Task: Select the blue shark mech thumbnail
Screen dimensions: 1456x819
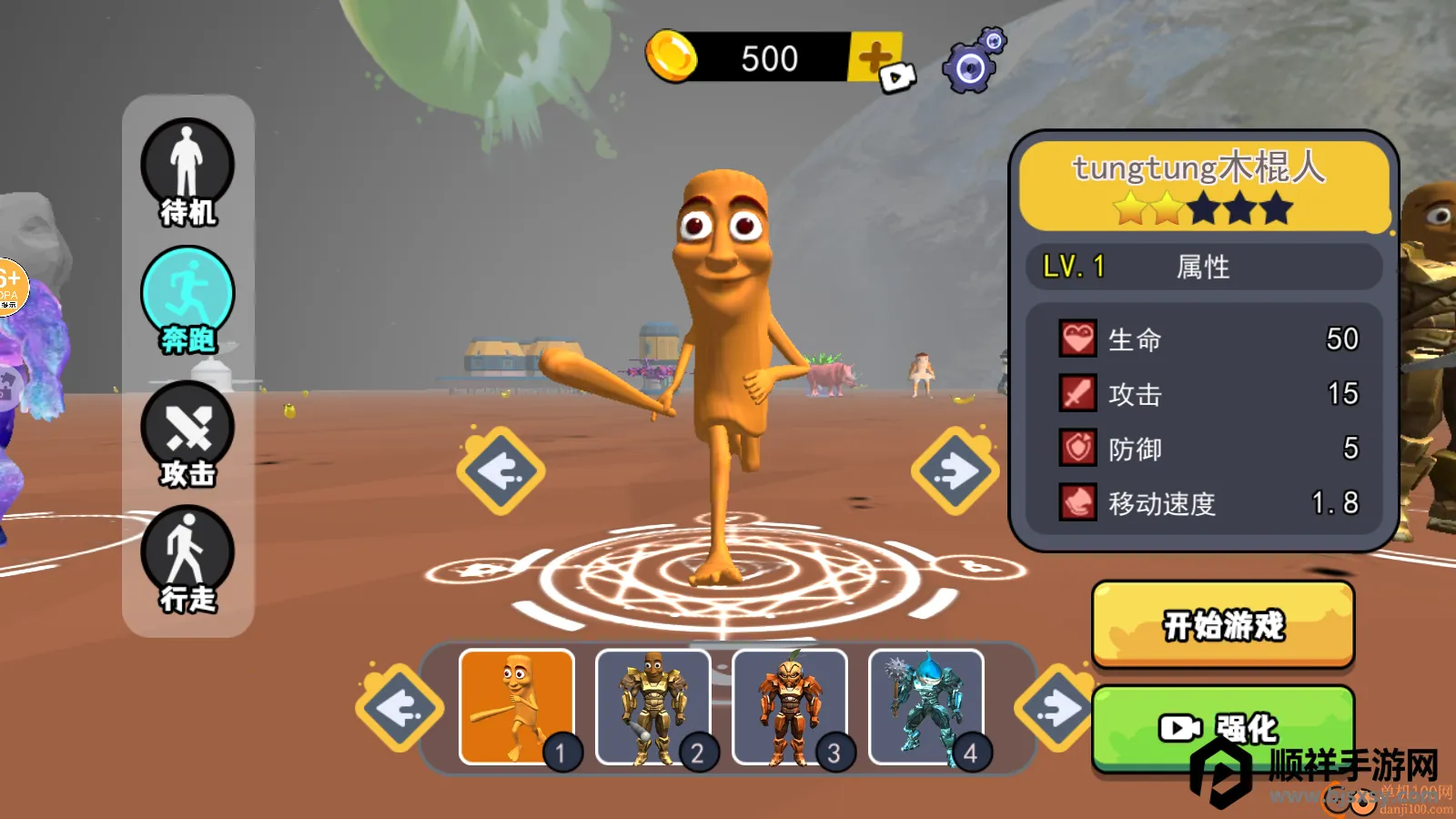Action: click(926, 707)
